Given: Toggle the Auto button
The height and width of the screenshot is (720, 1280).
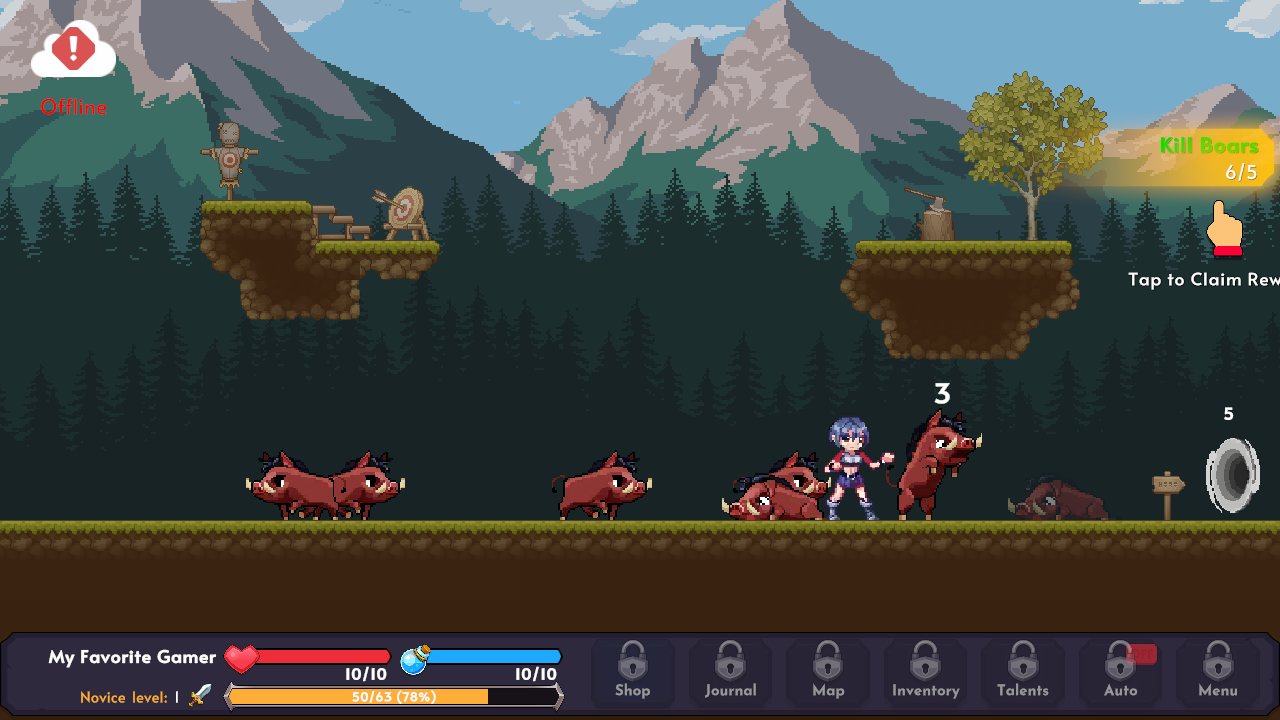Looking at the screenshot, I should (1120, 671).
